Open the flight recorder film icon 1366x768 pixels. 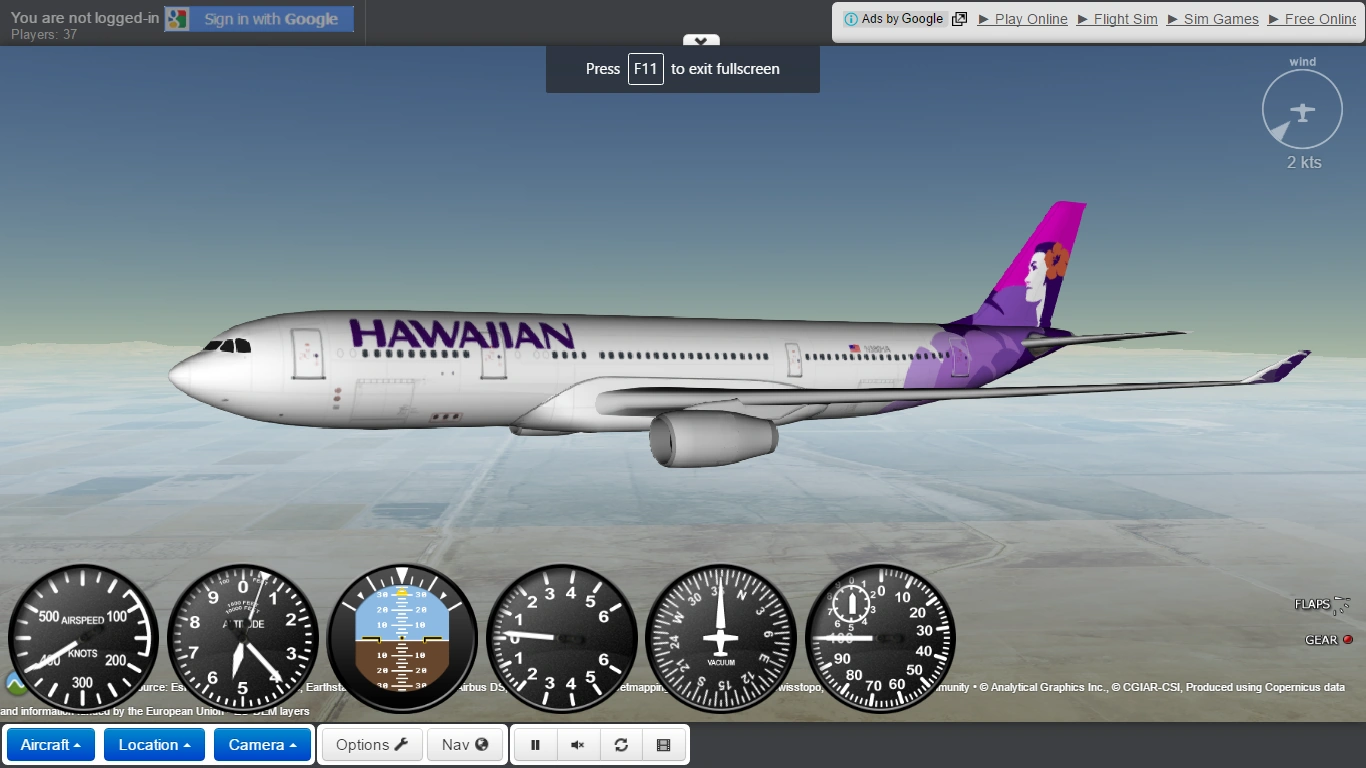point(664,744)
